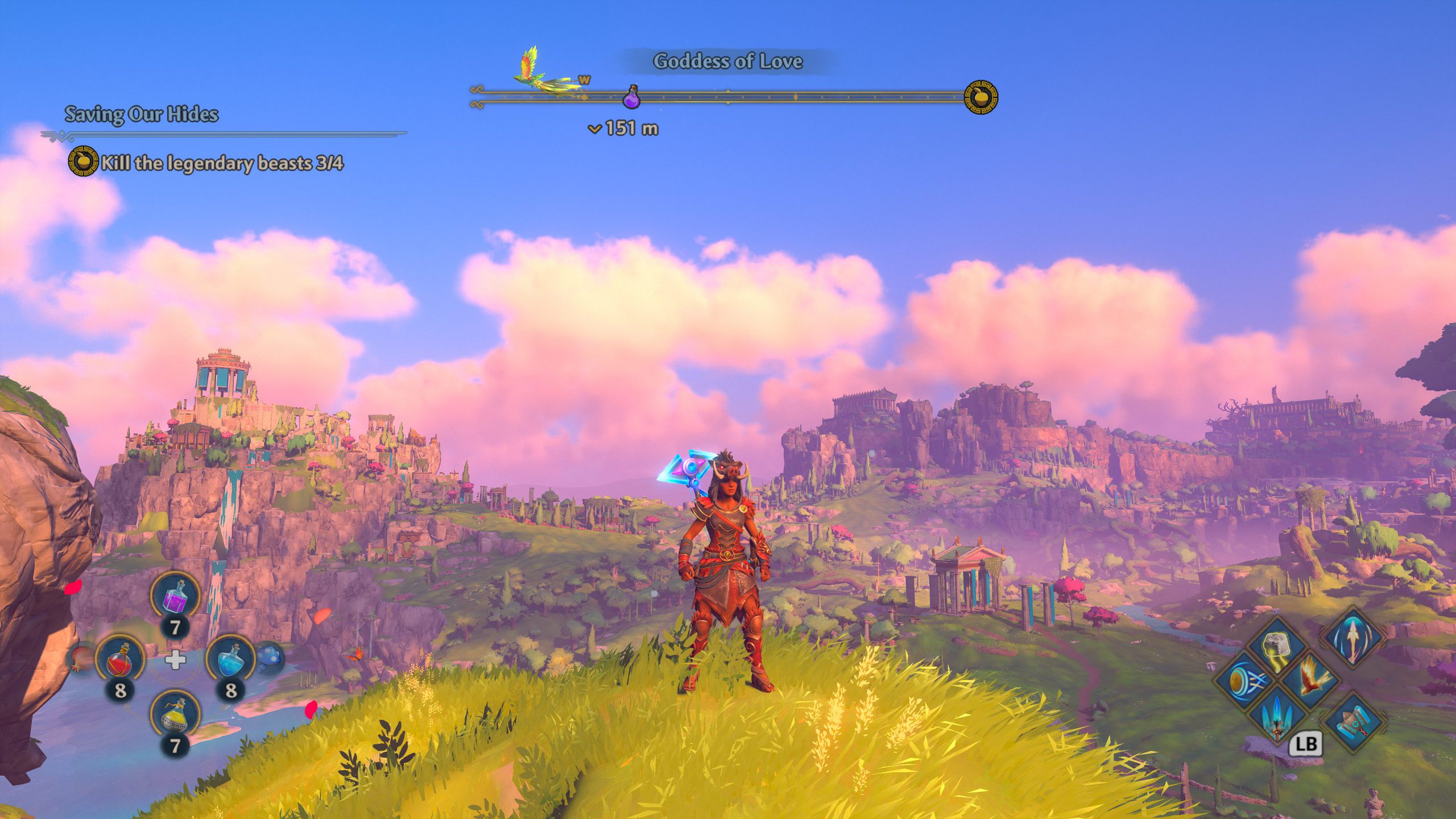
Task: Select the purple potion compass marker
Action: coord(631,97)
